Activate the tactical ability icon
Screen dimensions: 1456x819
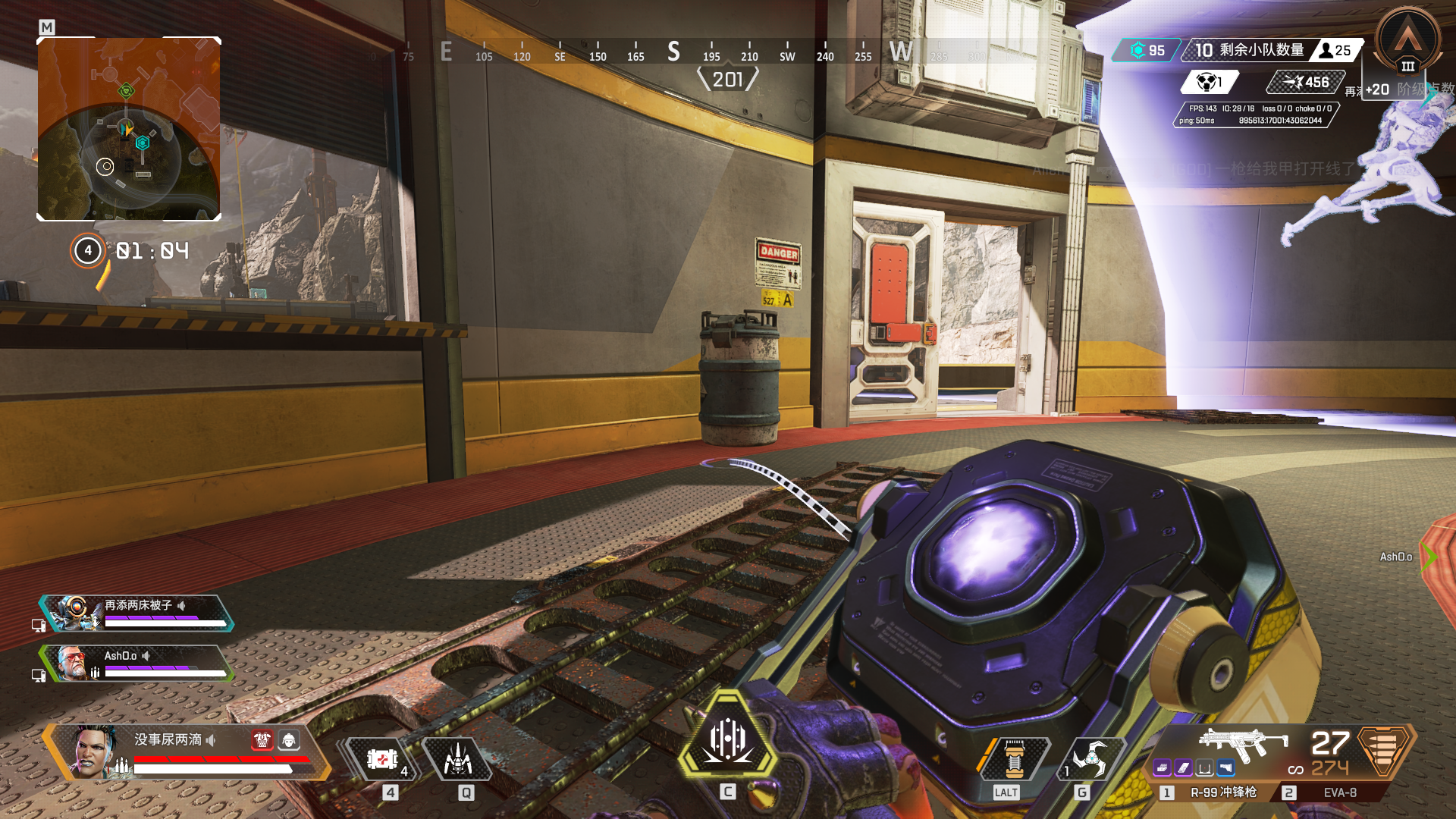[x=458, y=758]
